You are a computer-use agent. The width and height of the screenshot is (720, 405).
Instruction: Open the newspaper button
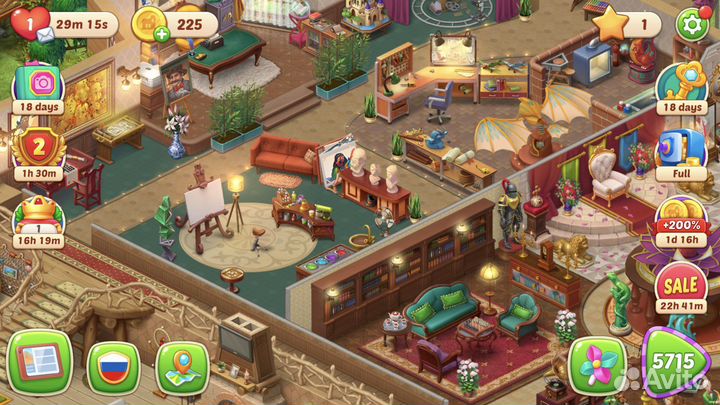coord(40,364)
